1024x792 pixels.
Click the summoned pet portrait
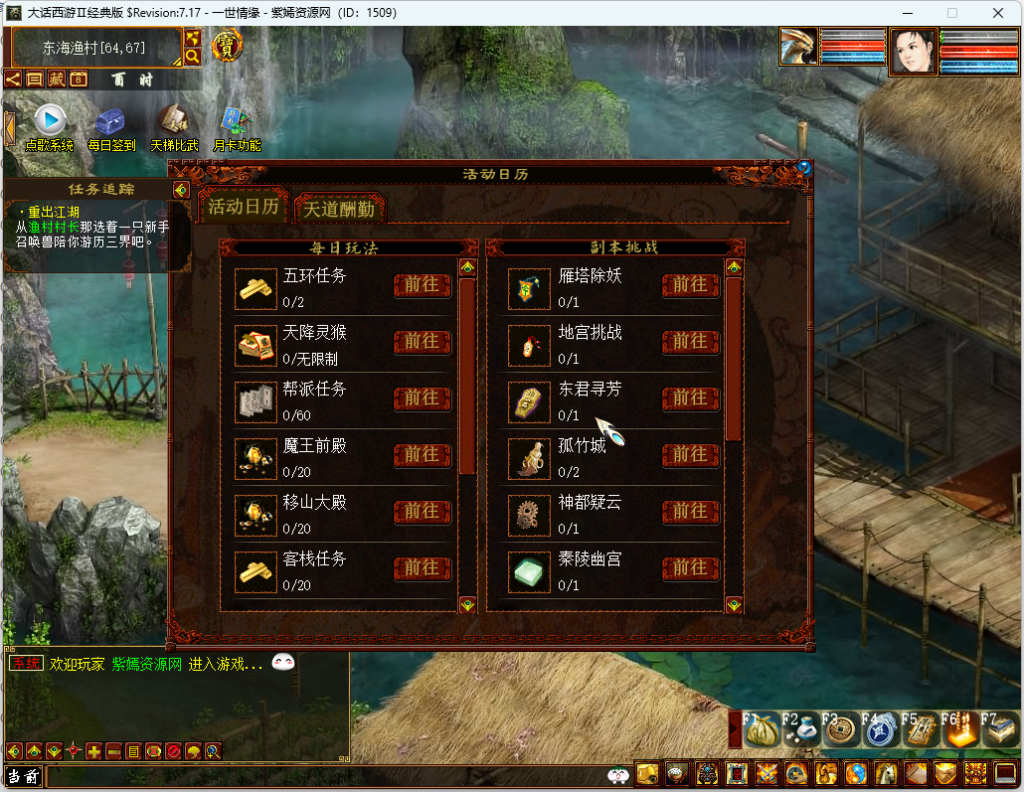tap(798, 48)
